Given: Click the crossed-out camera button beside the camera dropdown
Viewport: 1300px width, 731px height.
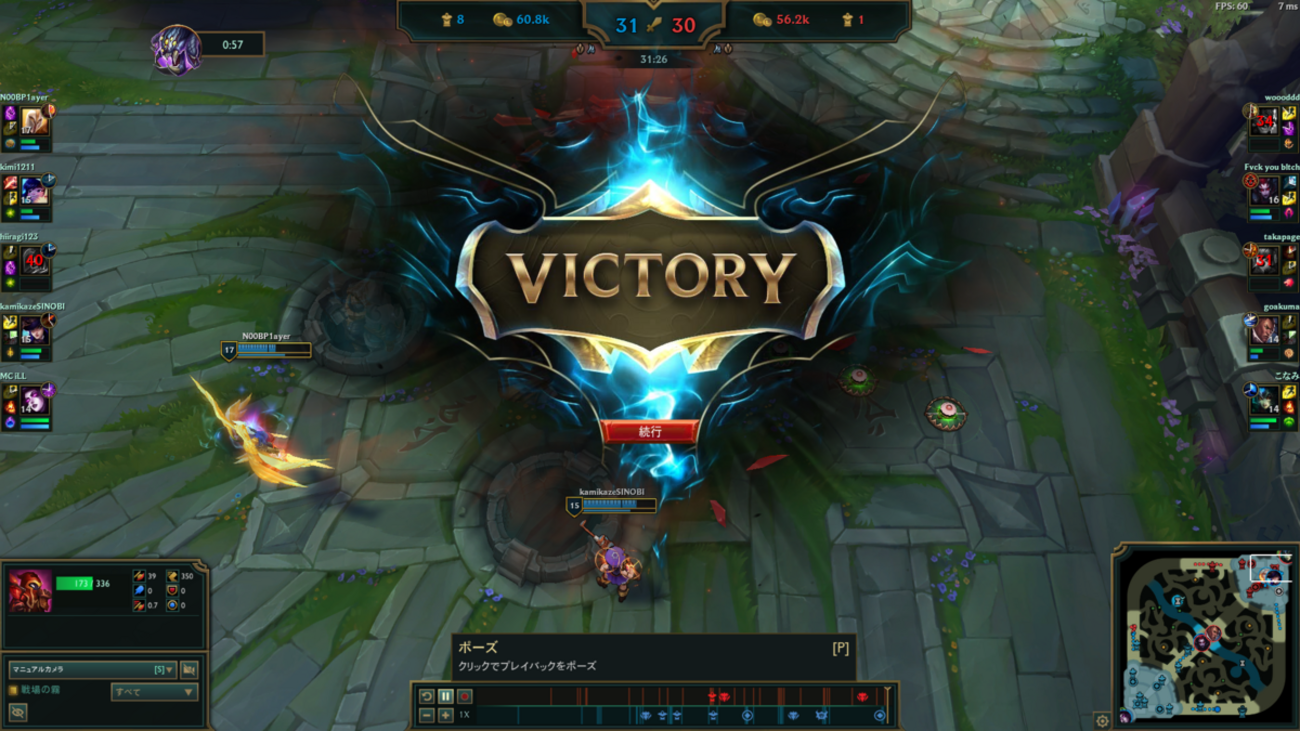Looking at the screenshot, I should click(189, 670).
